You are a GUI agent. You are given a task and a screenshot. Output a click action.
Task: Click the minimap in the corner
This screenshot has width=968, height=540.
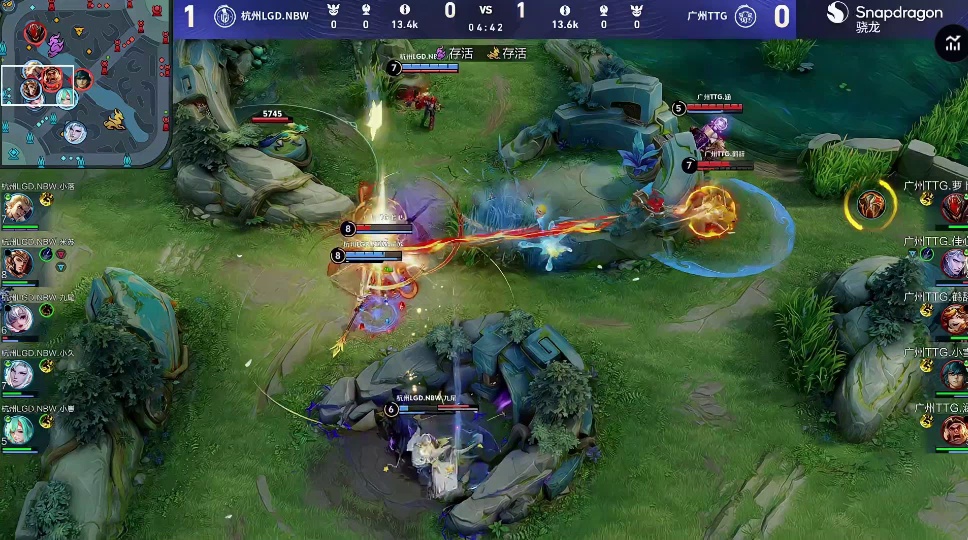point(84,84)
